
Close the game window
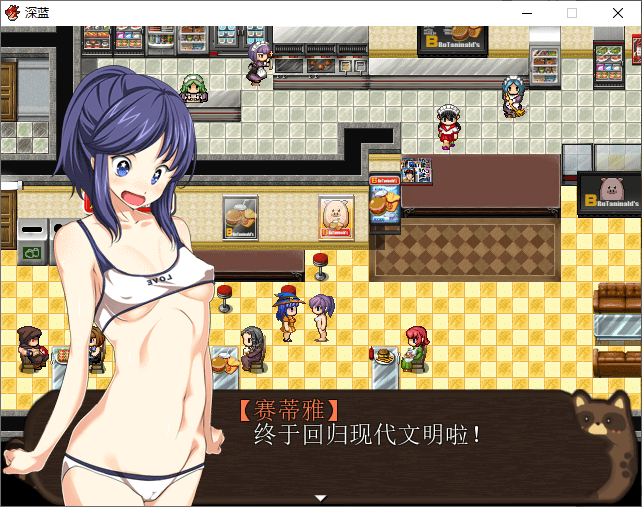click(619, 13)
